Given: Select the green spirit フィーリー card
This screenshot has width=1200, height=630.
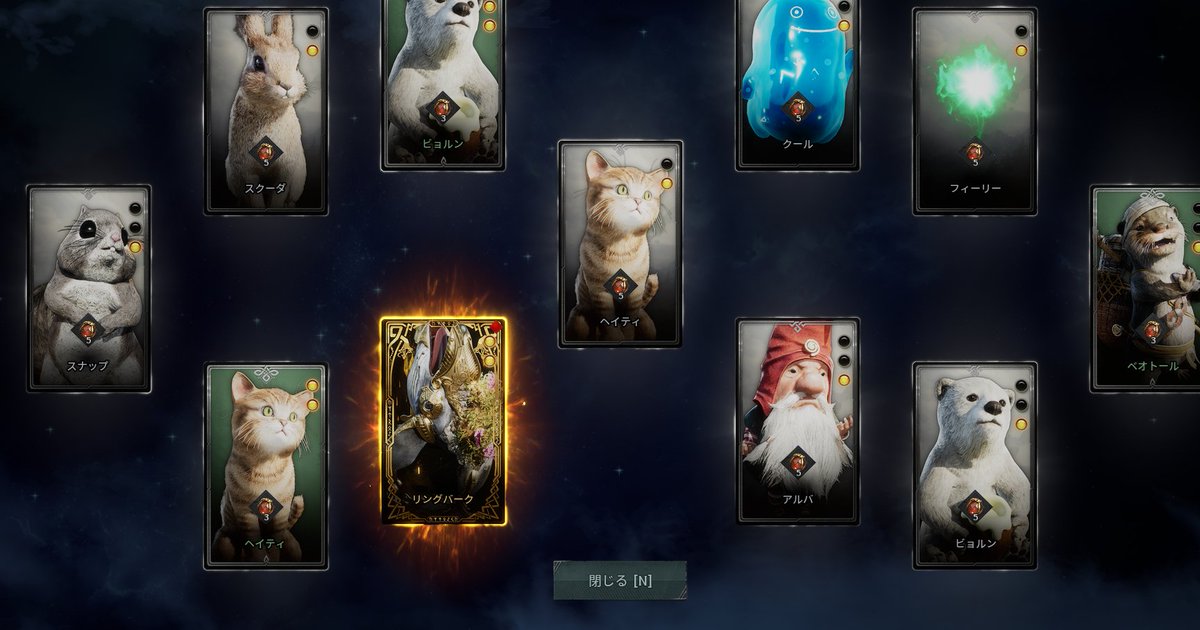Looking at the screenshot, I should pos(974,111).
